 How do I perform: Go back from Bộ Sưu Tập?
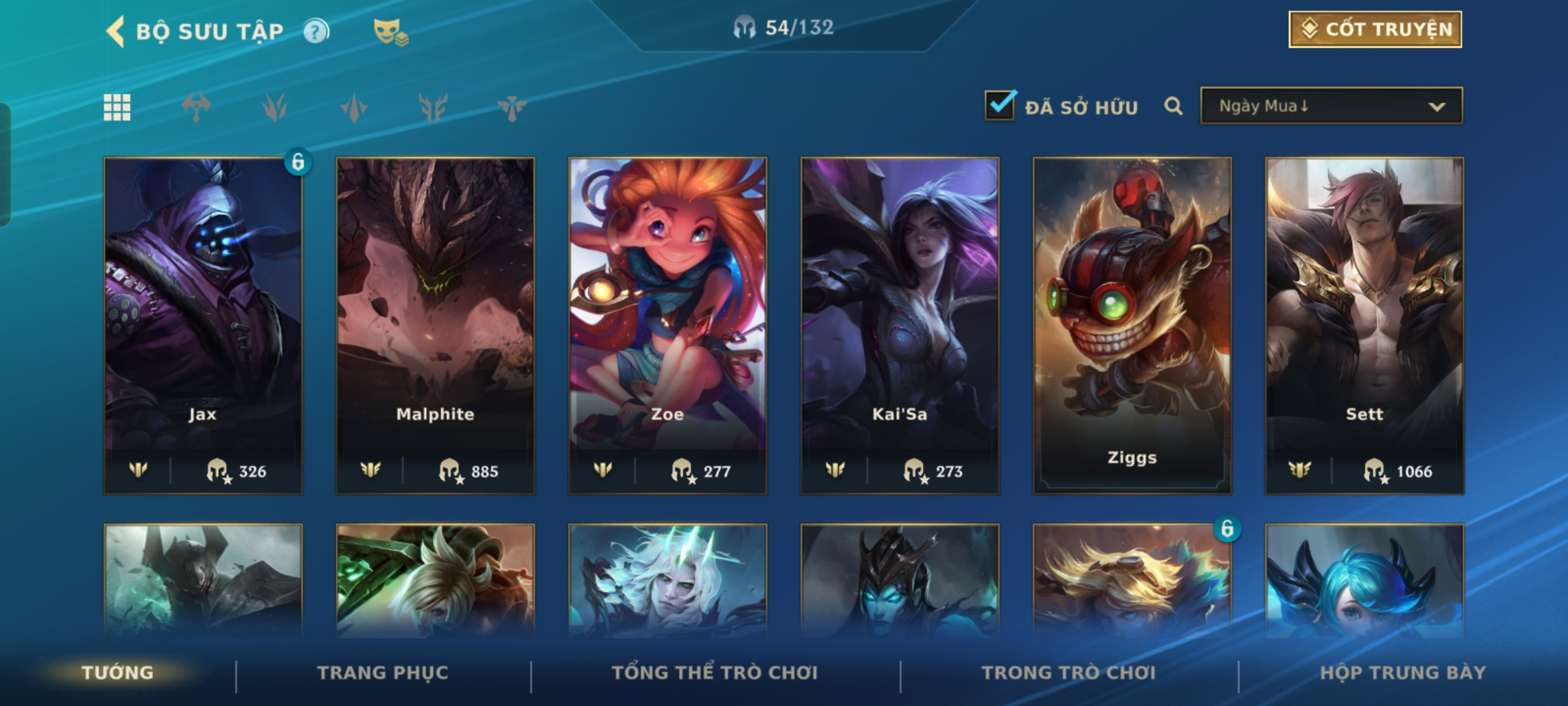pyautogui.click(x=116, y=31)
